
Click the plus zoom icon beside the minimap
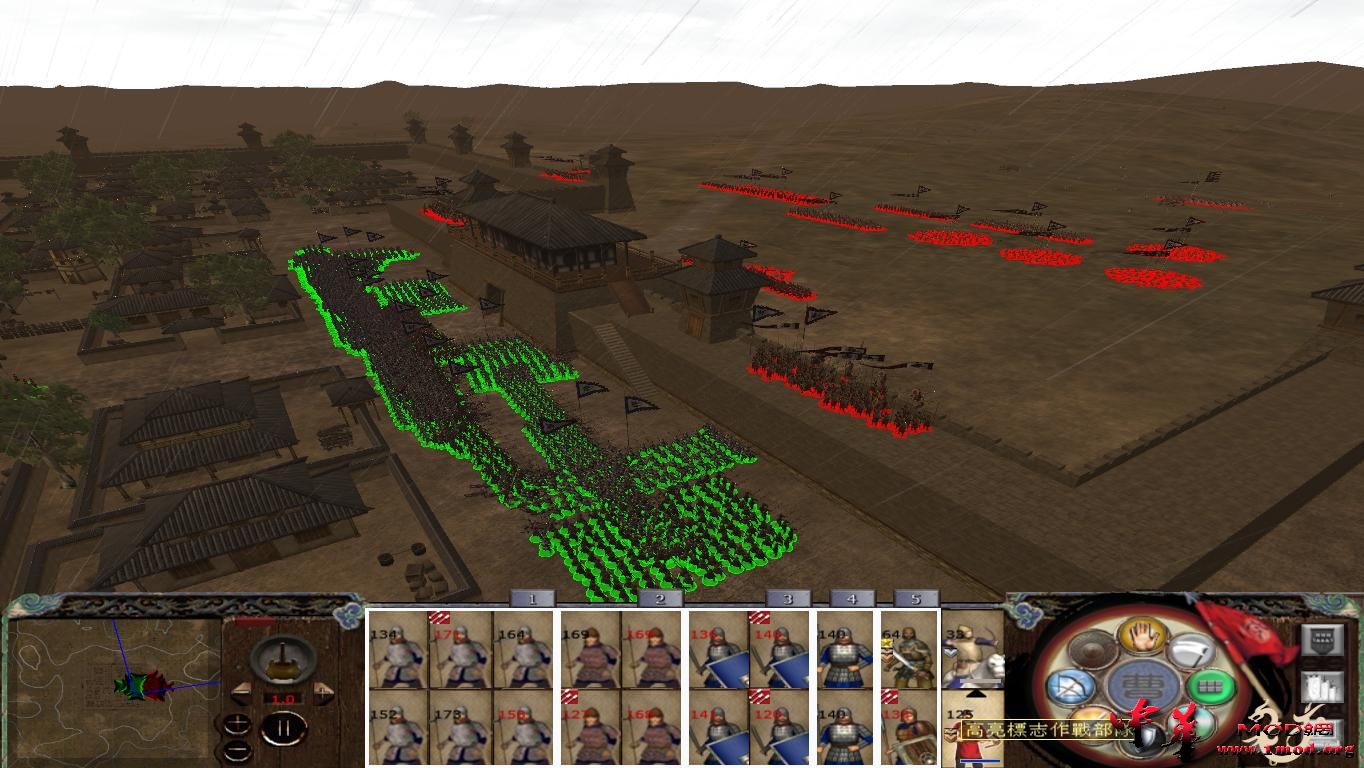237,722
